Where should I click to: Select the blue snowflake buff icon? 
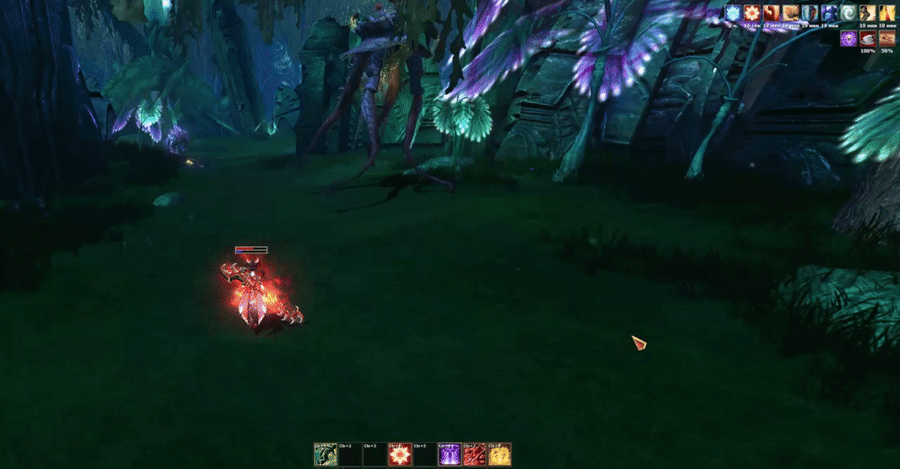[x=734, y=12]
